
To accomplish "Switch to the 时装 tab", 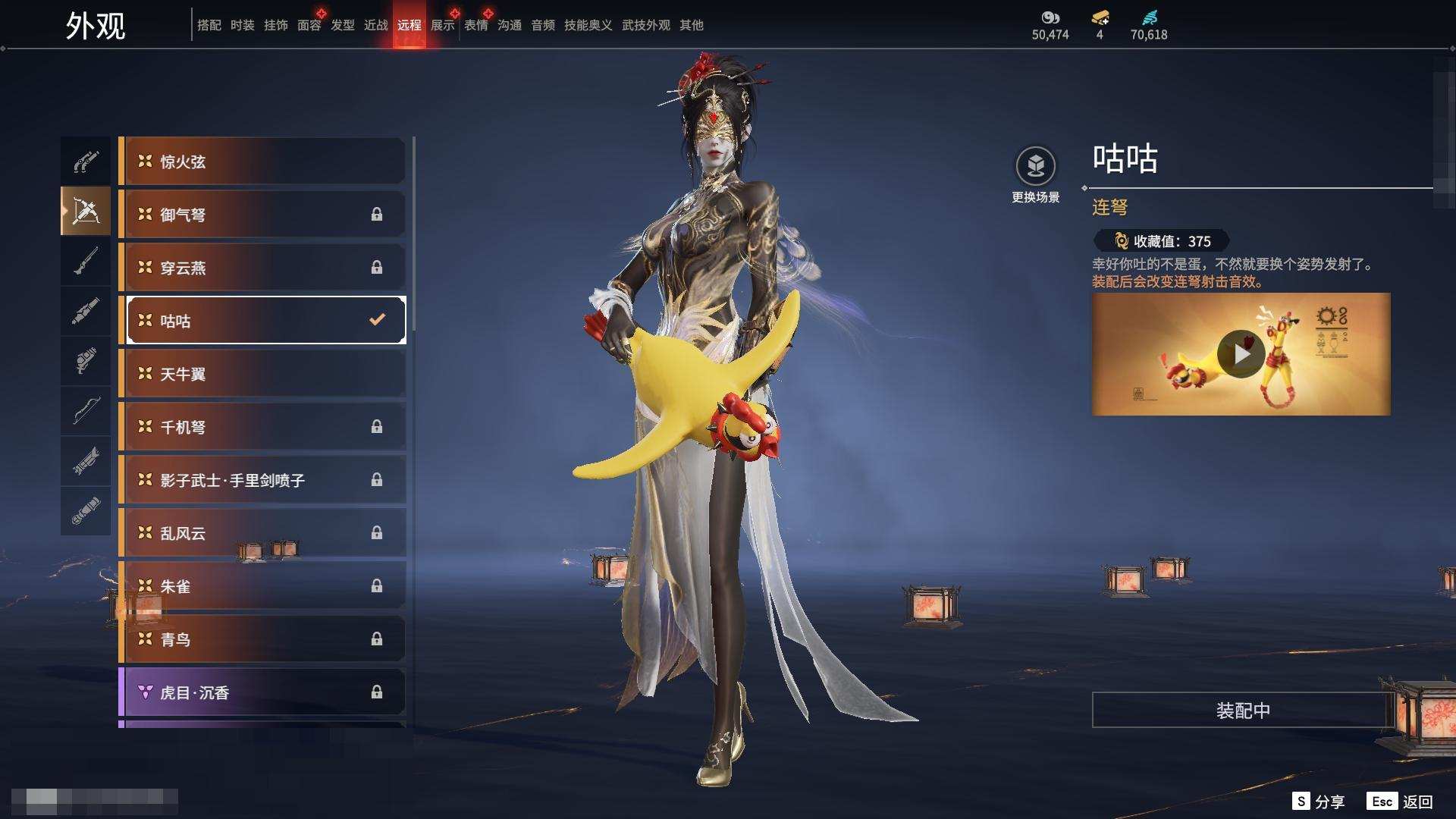I will point(242,25).
